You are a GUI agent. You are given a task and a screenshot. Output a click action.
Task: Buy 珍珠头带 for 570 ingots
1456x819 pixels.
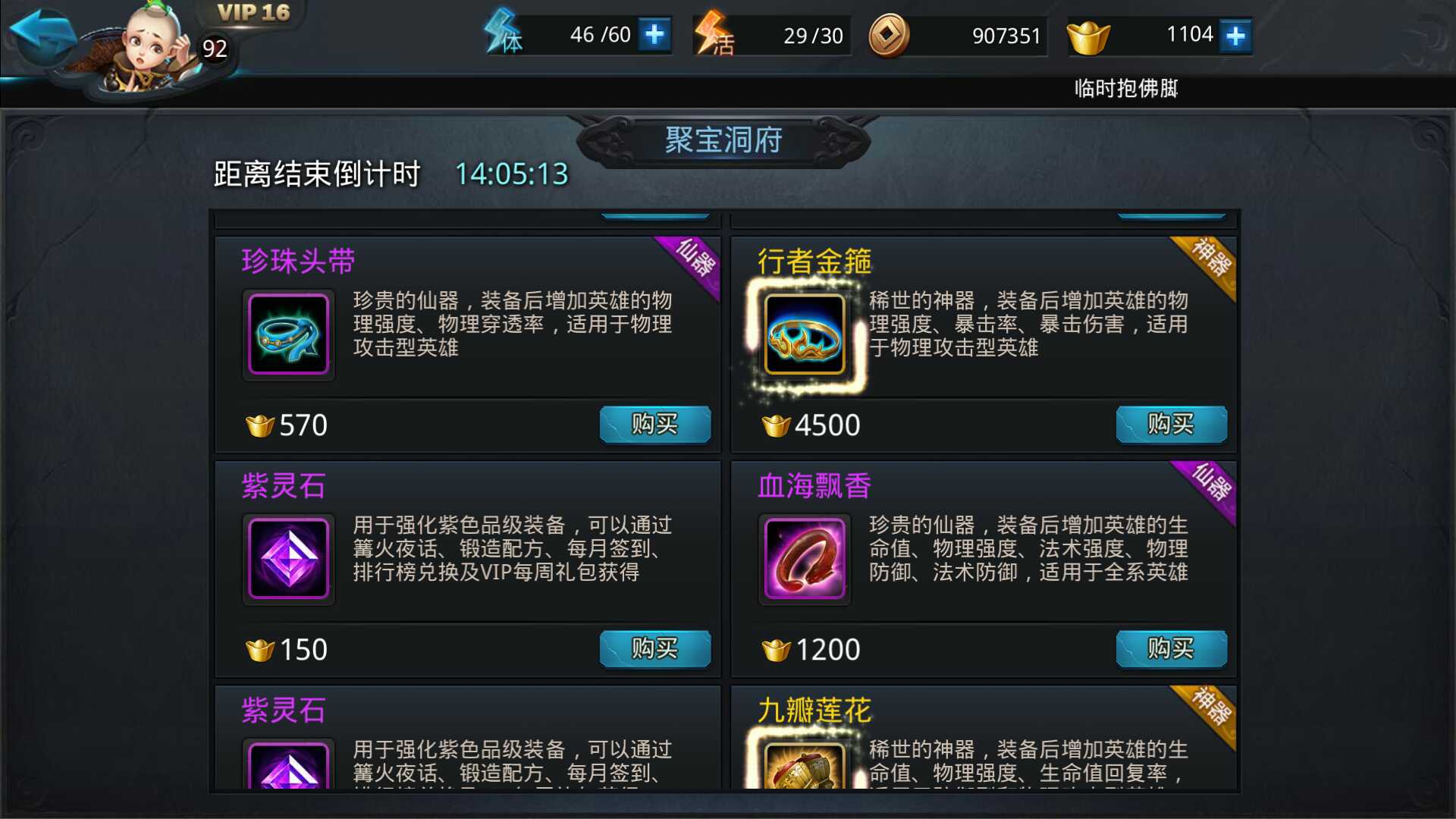click(x=654, y=425)
